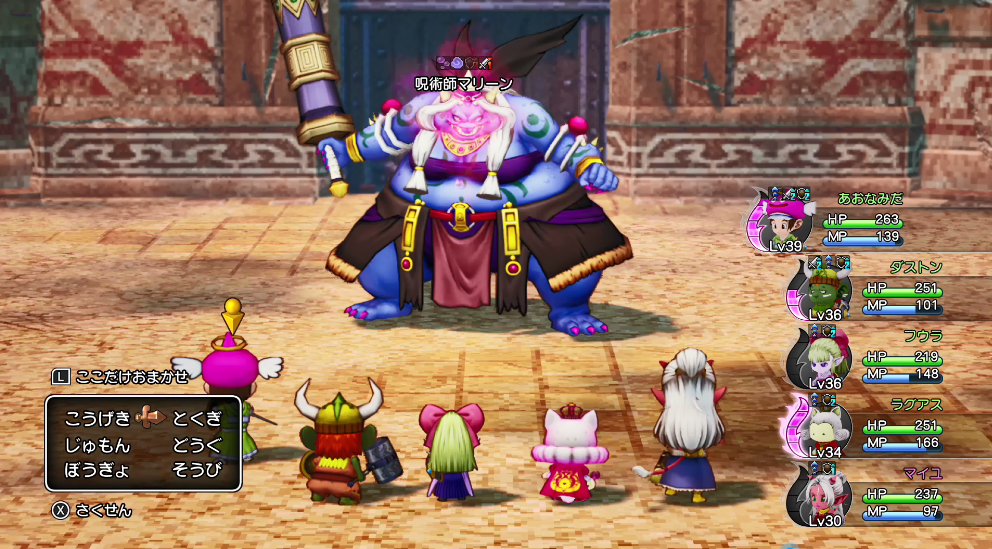Target the enemy name 呪術師マリーン
Screen dimensions: 992x549
point(463,83)
